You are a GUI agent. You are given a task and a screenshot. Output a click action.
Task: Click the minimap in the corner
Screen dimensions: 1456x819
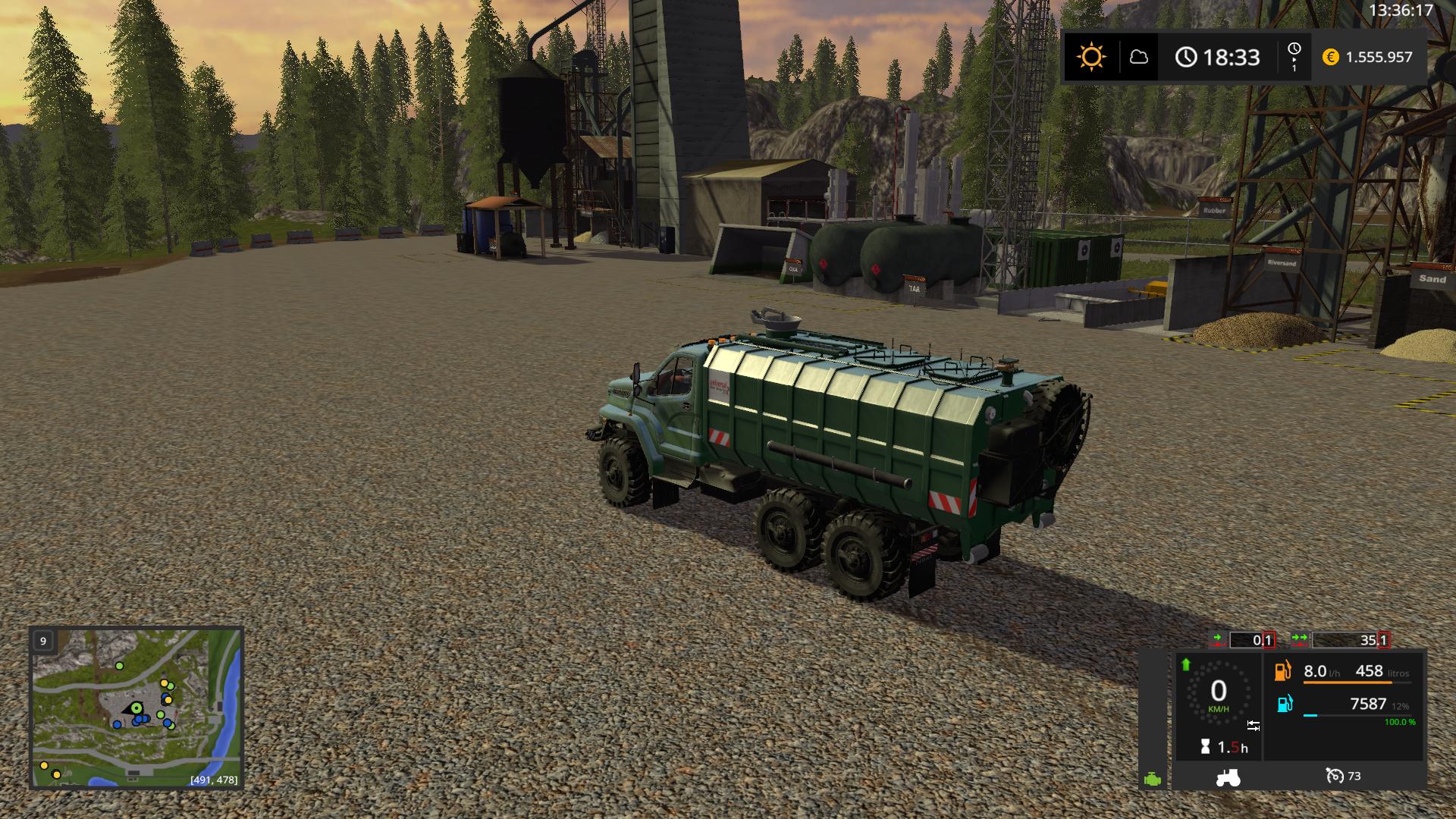(136, 708)
